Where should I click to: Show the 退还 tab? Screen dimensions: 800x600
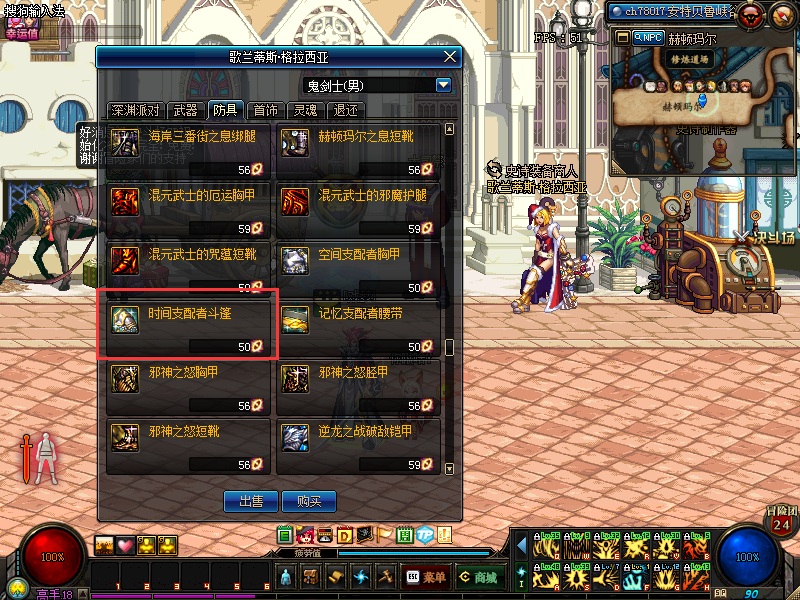345,110
